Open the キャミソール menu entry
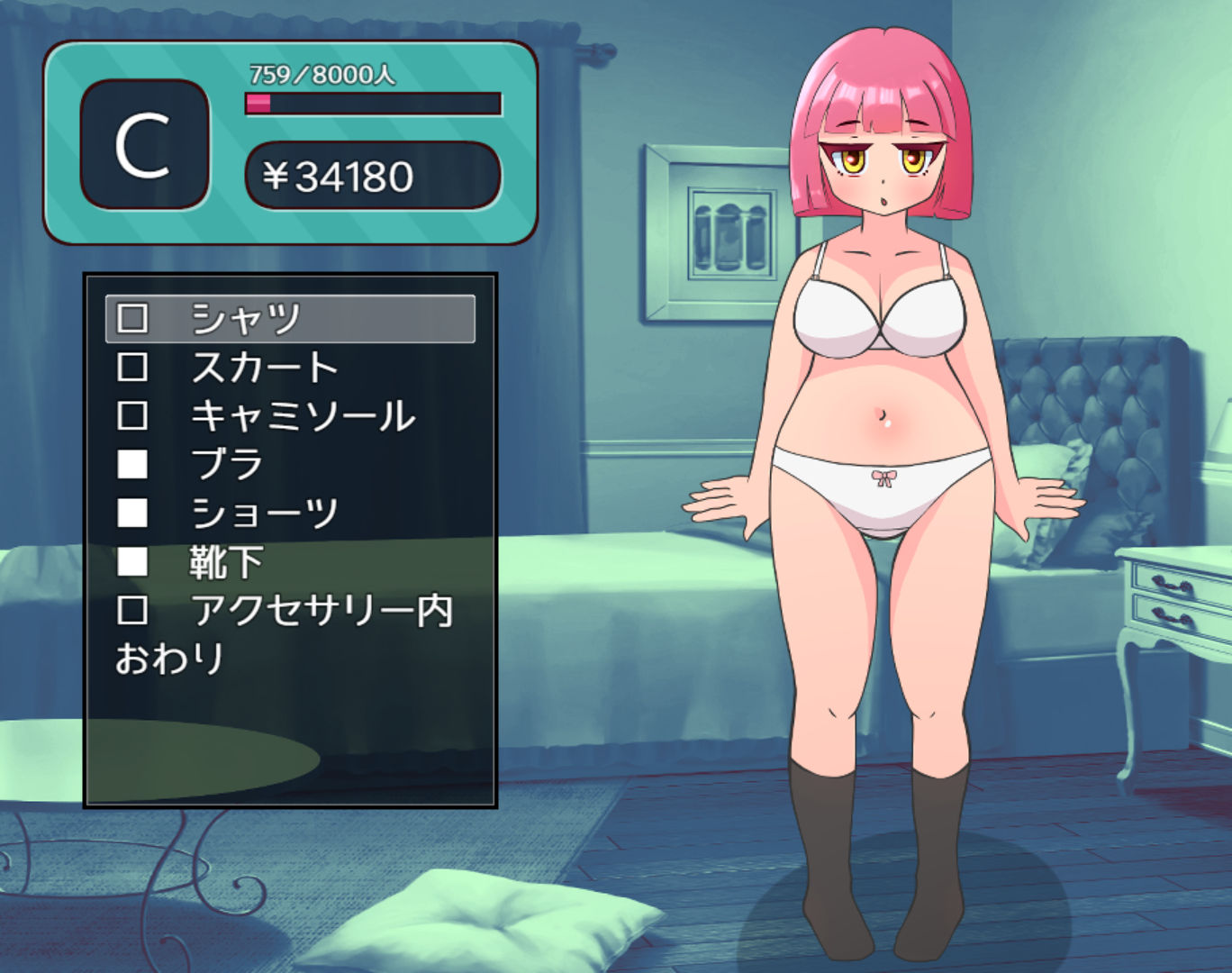Image resolution: width=1232 pixels, height=973 pixels. (303, 414)
